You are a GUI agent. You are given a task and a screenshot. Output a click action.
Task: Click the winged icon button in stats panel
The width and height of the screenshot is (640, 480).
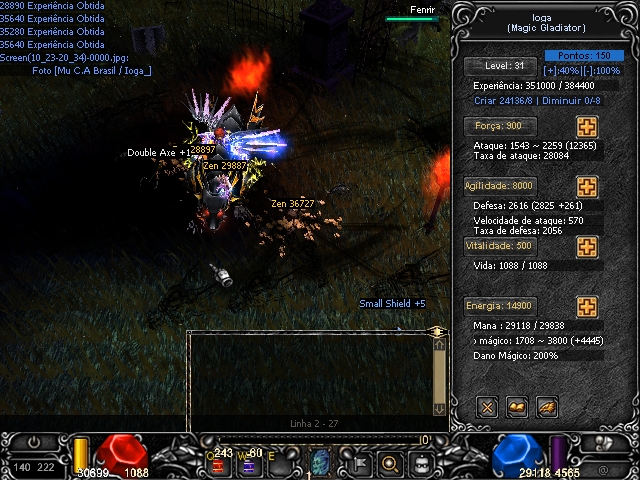[x=547, y=406]
